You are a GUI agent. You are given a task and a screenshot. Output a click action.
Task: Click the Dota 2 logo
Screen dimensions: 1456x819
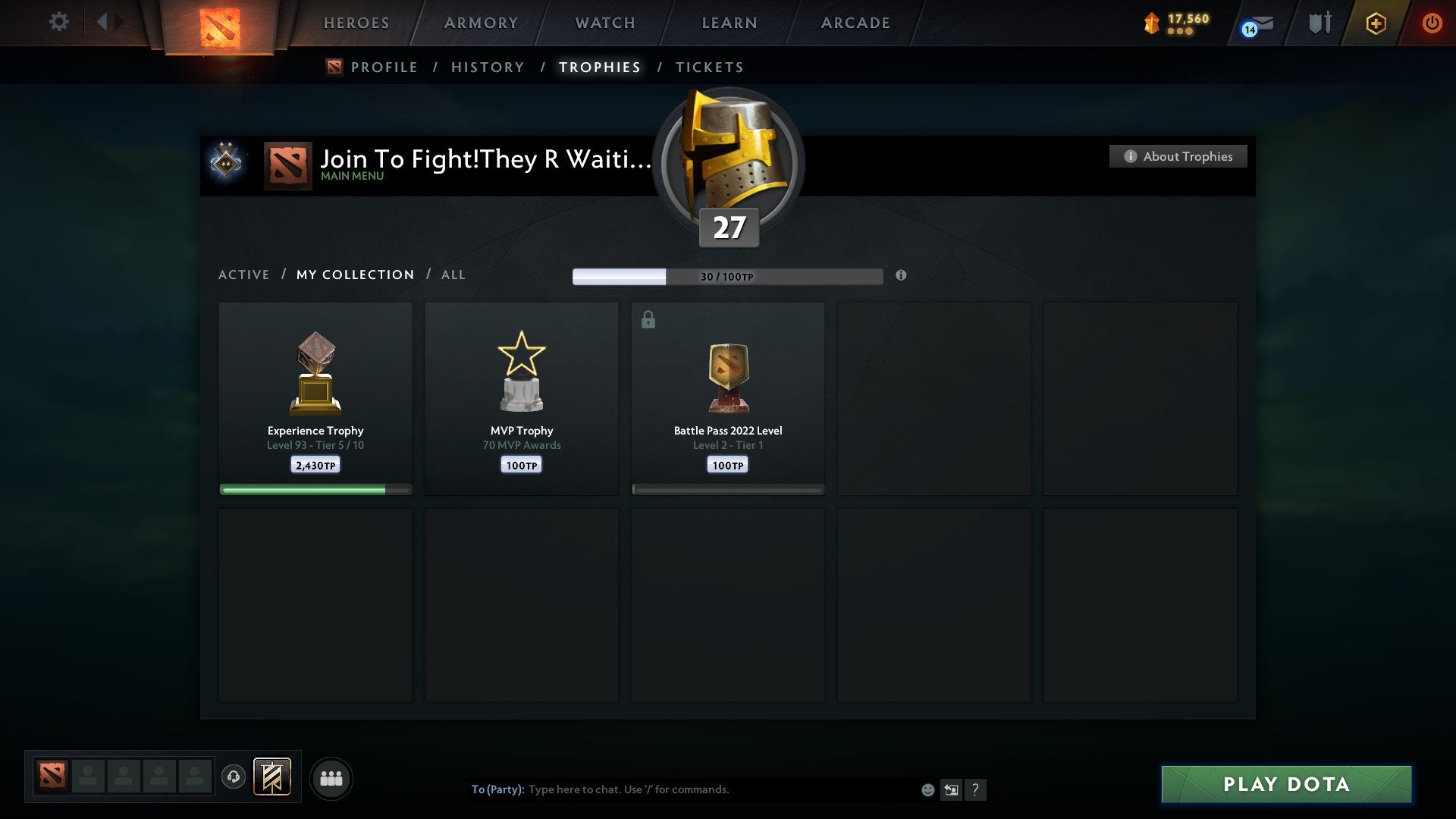pos(218,23)
